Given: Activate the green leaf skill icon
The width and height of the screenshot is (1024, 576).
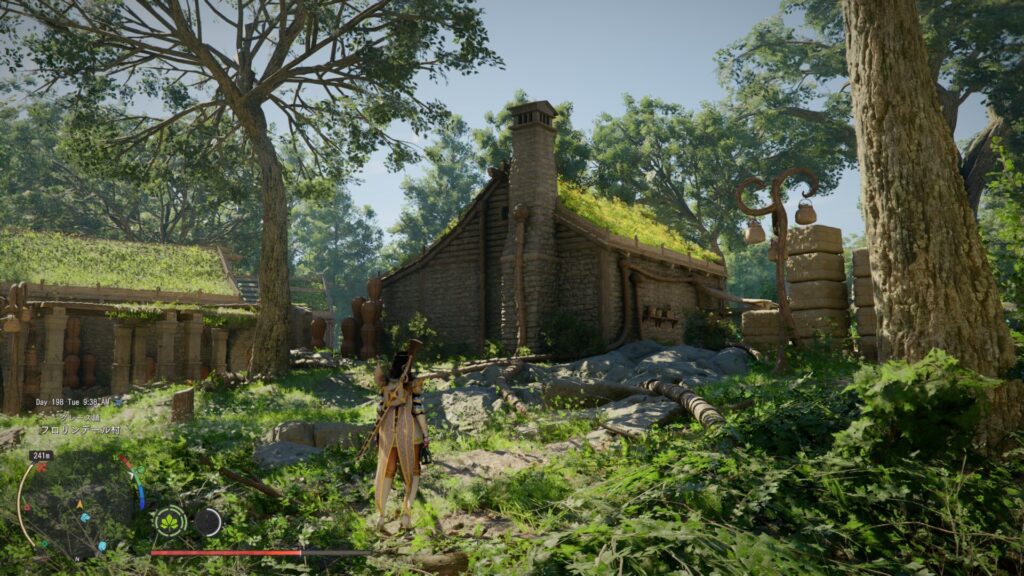Looking at the screenshot, I should point(169,521).
